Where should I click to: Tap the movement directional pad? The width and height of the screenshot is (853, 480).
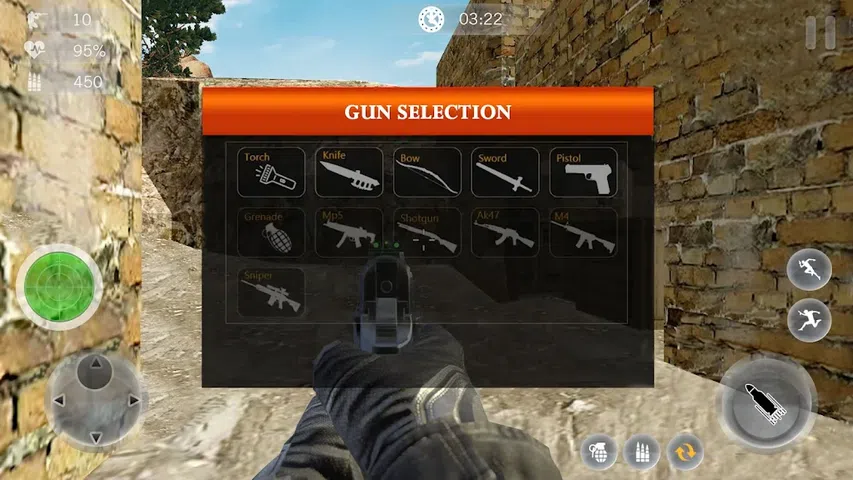(94, 401)
